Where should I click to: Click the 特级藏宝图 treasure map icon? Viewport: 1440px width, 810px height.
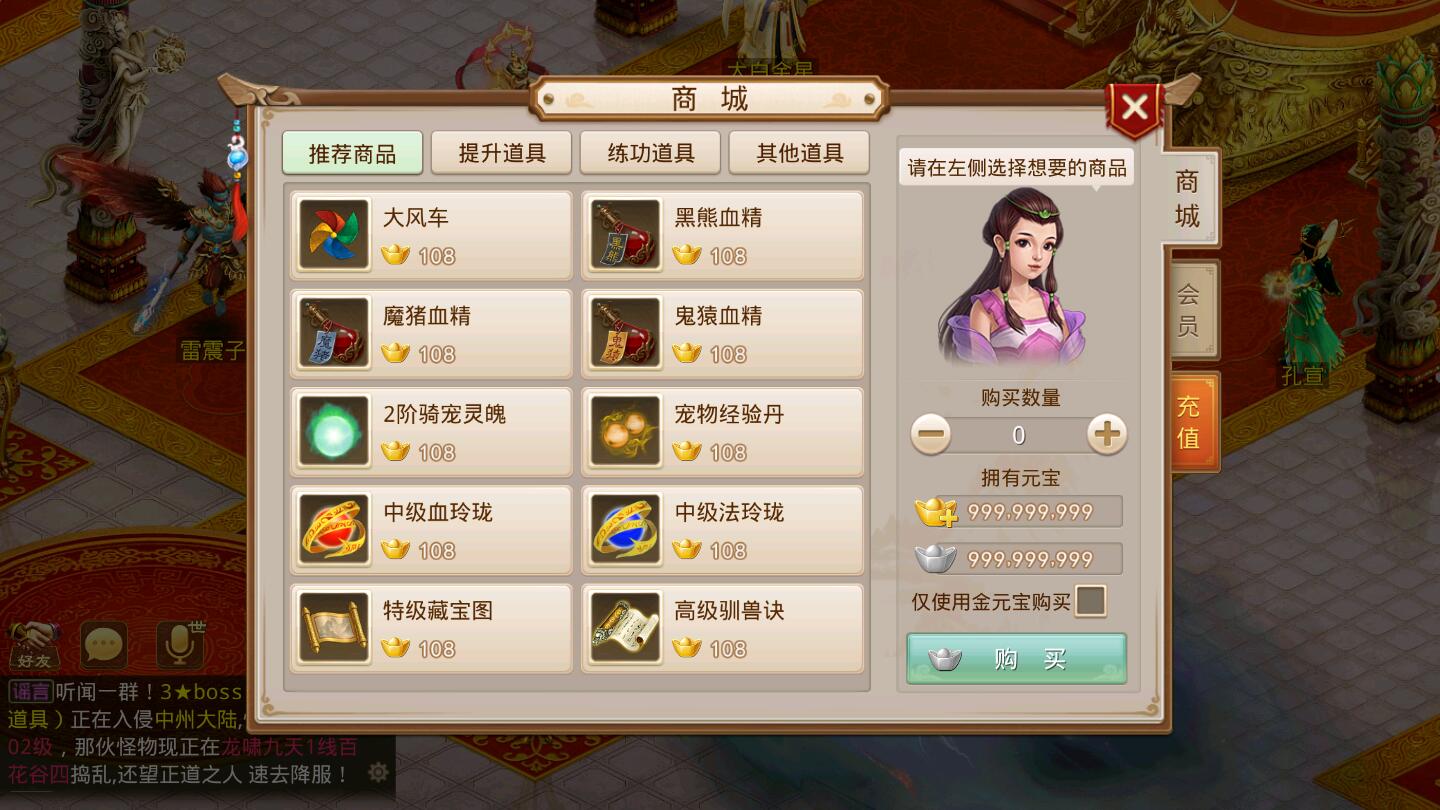[332, 628]
